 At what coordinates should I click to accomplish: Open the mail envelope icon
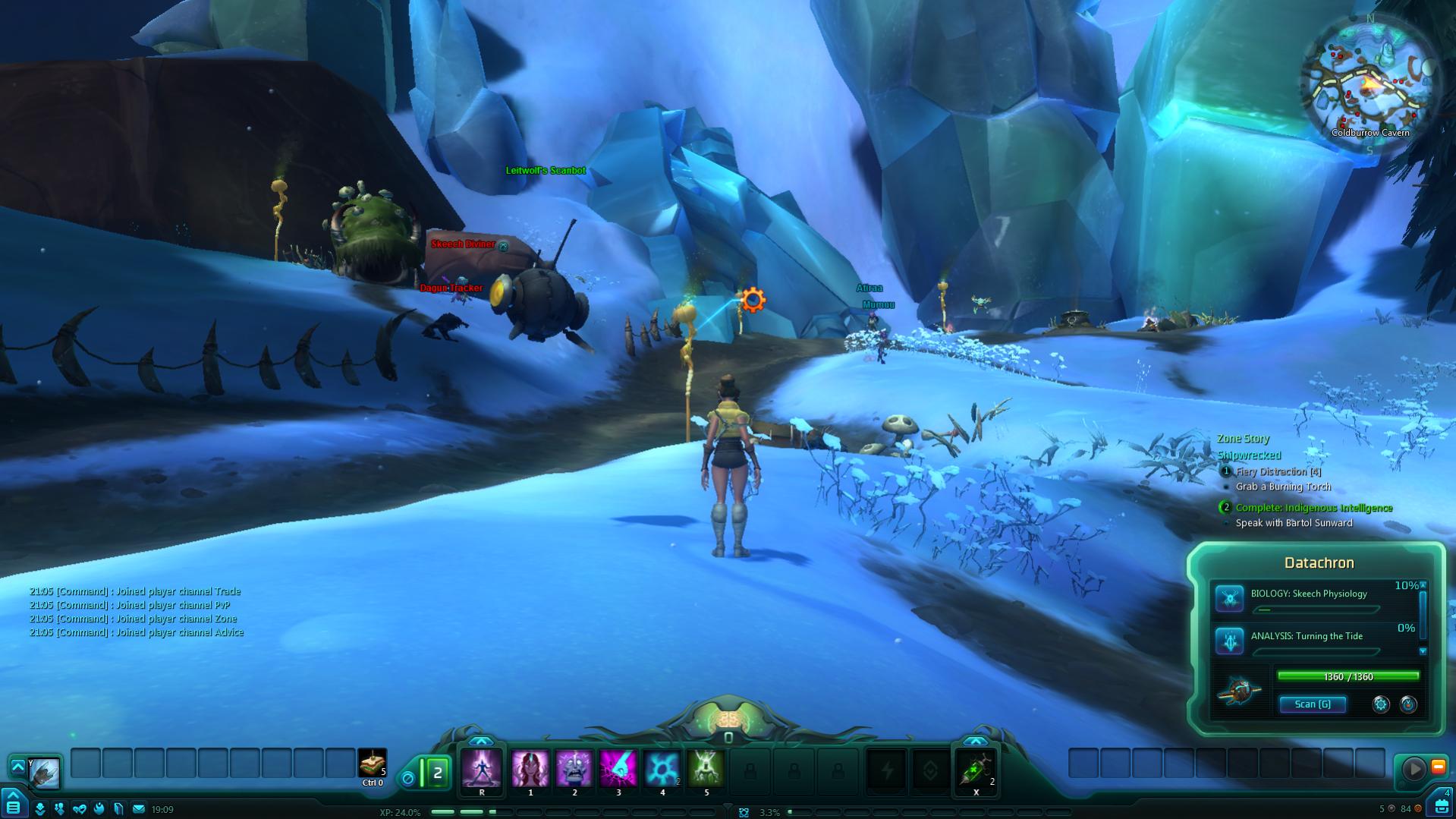click(139, 809)
